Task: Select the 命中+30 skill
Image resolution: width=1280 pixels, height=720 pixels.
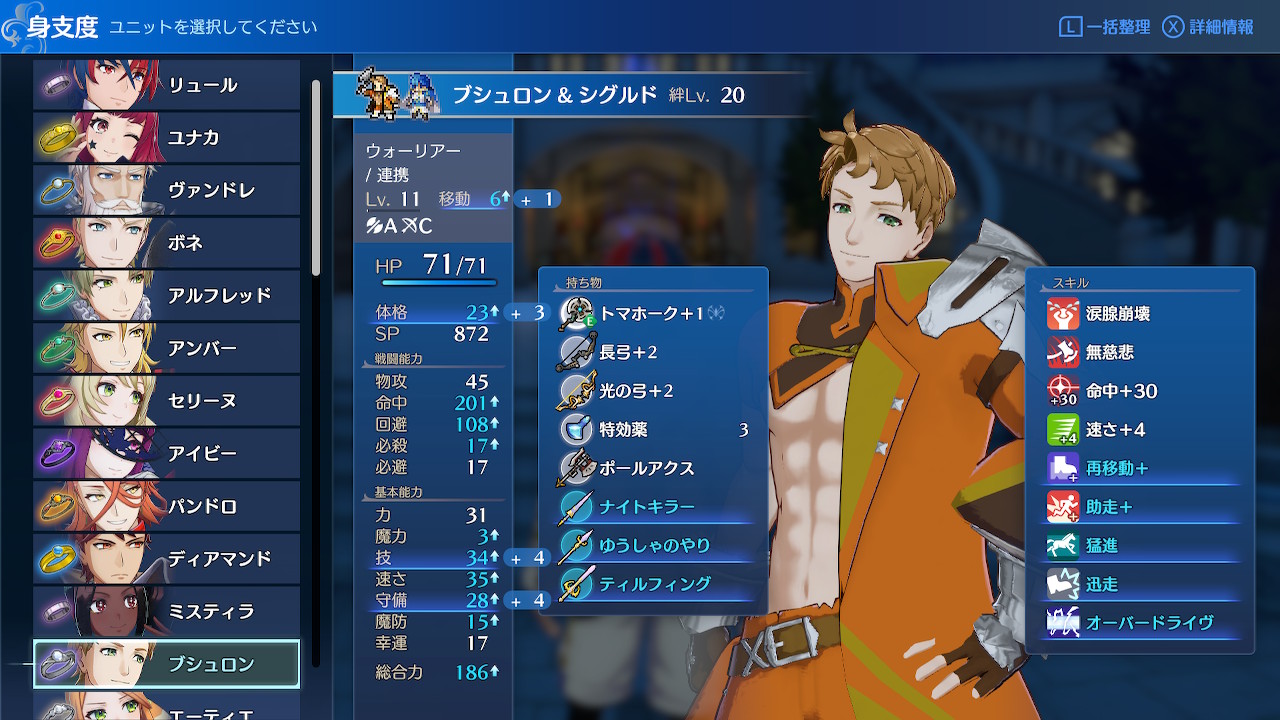Action: click(1141, 391)
